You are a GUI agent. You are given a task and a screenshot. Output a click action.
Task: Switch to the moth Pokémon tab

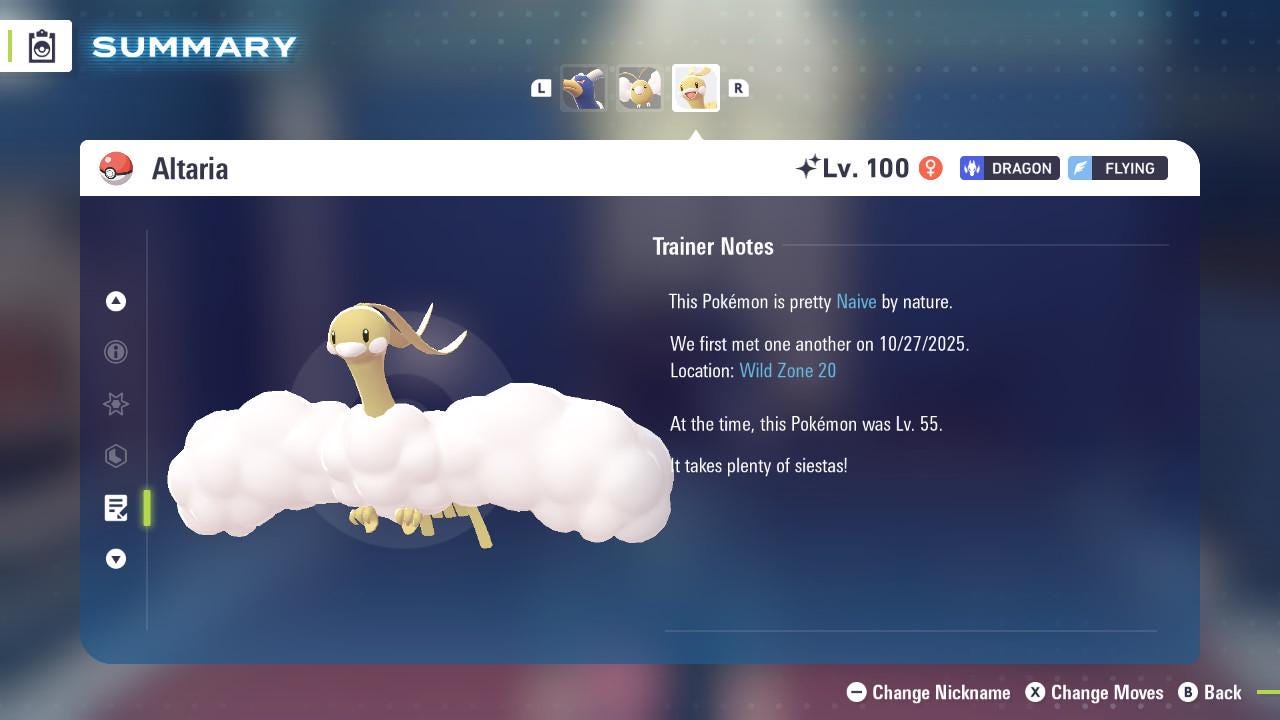point(640,88)
